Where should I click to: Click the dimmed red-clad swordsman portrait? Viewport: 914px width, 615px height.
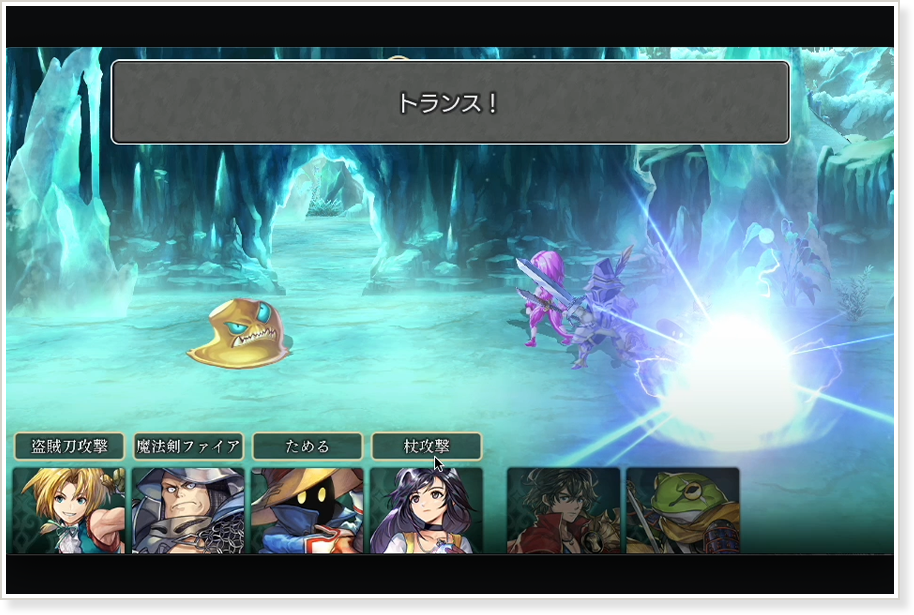point(563,510)
